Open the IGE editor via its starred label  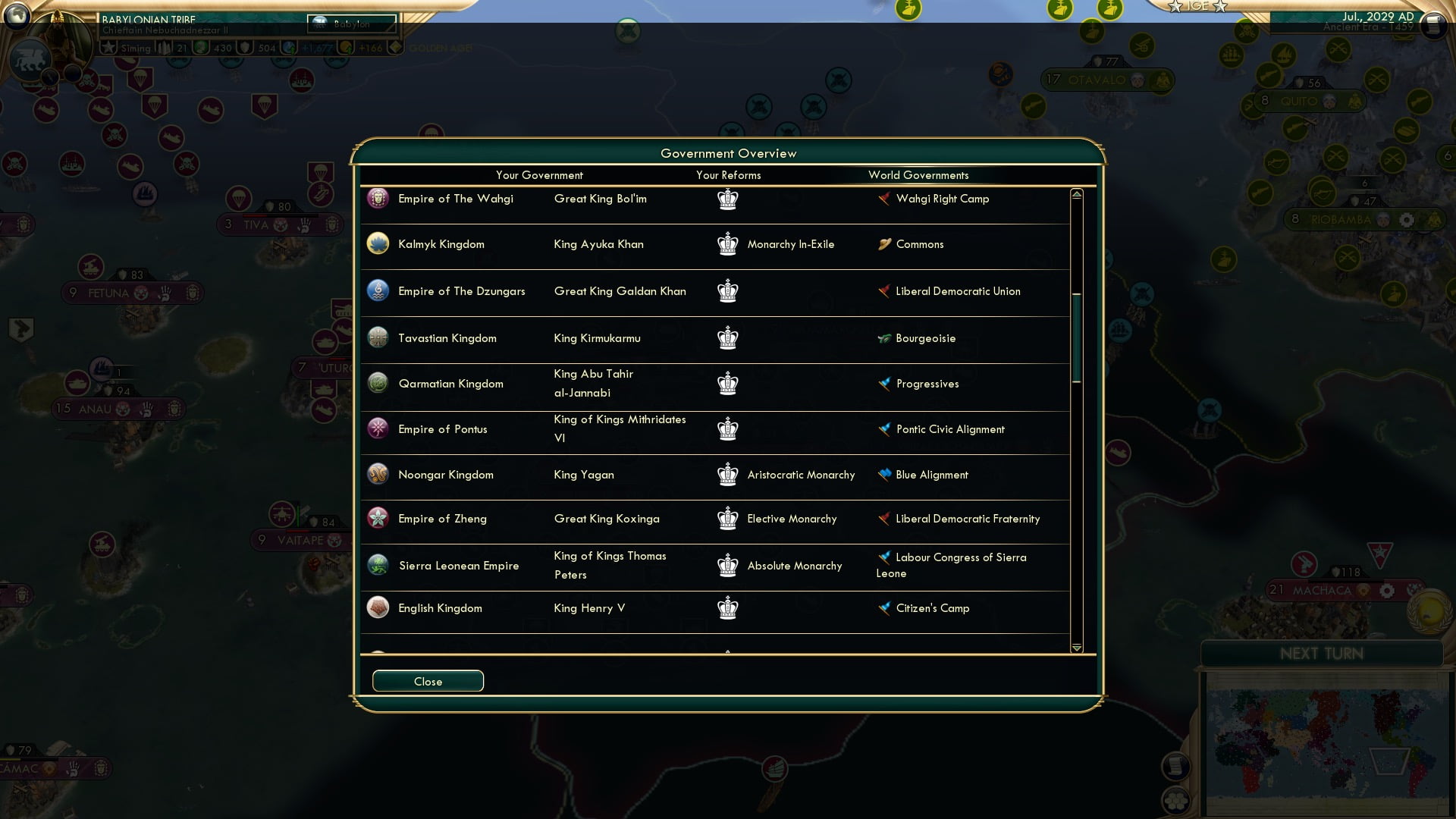[1197, 8]
